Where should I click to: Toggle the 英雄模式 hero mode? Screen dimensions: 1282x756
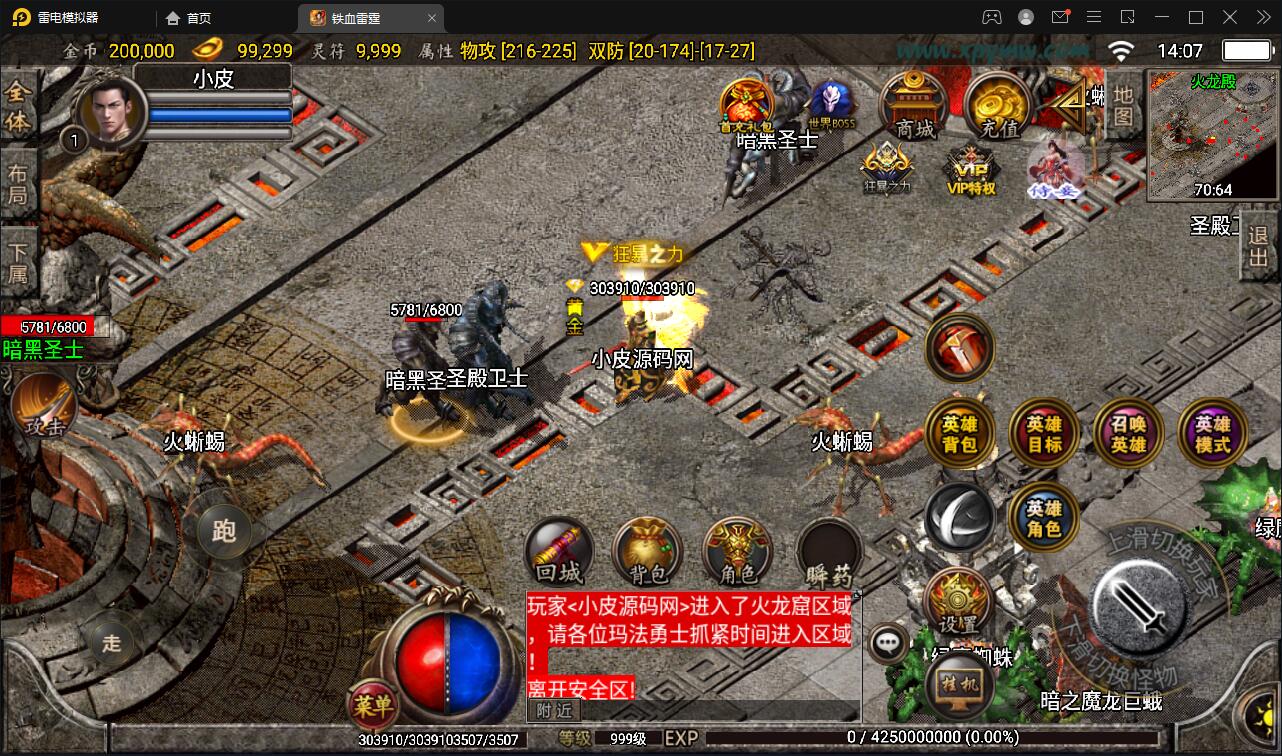click(1211, 432)
